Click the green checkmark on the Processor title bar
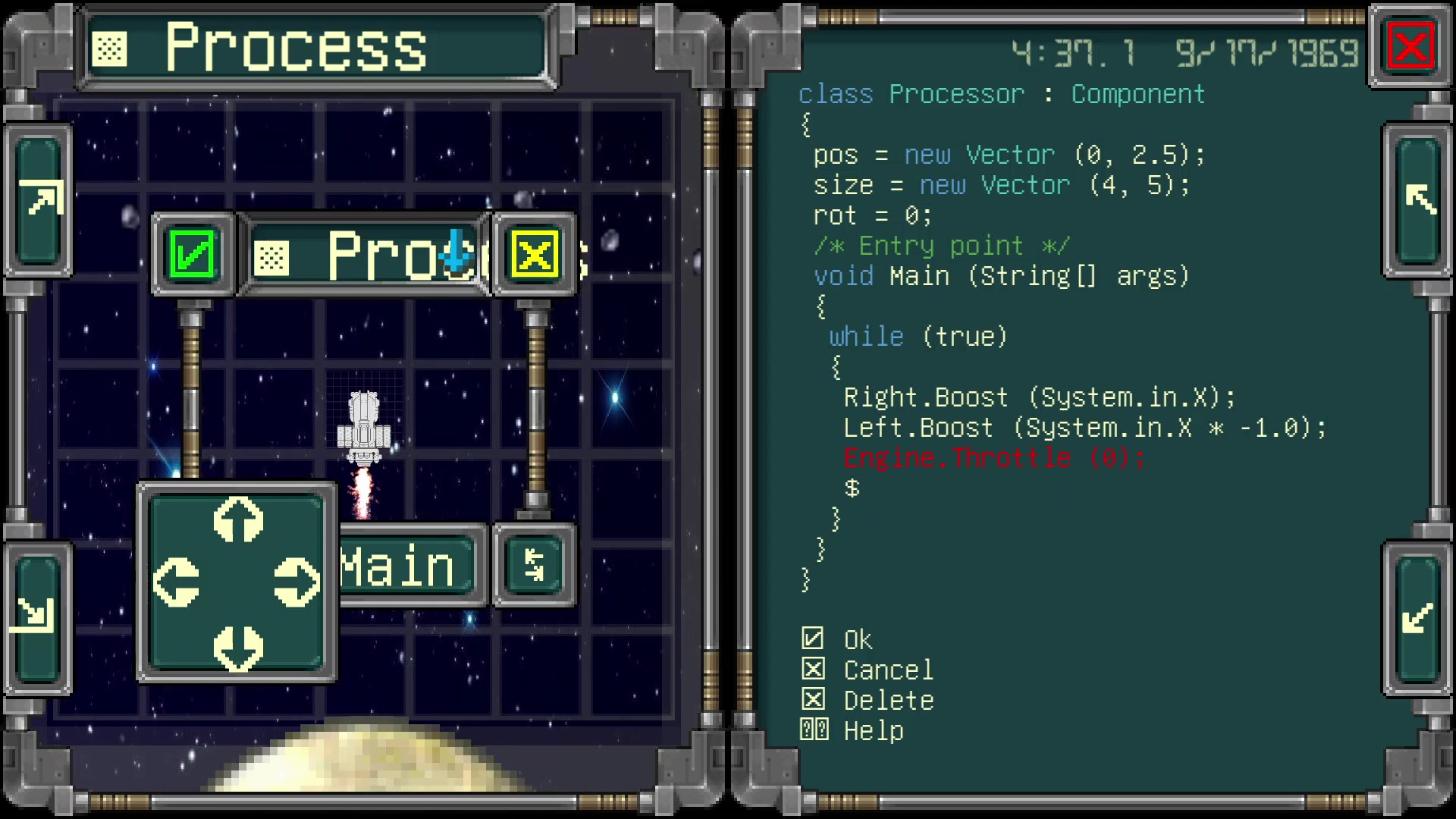 [192, 253]
